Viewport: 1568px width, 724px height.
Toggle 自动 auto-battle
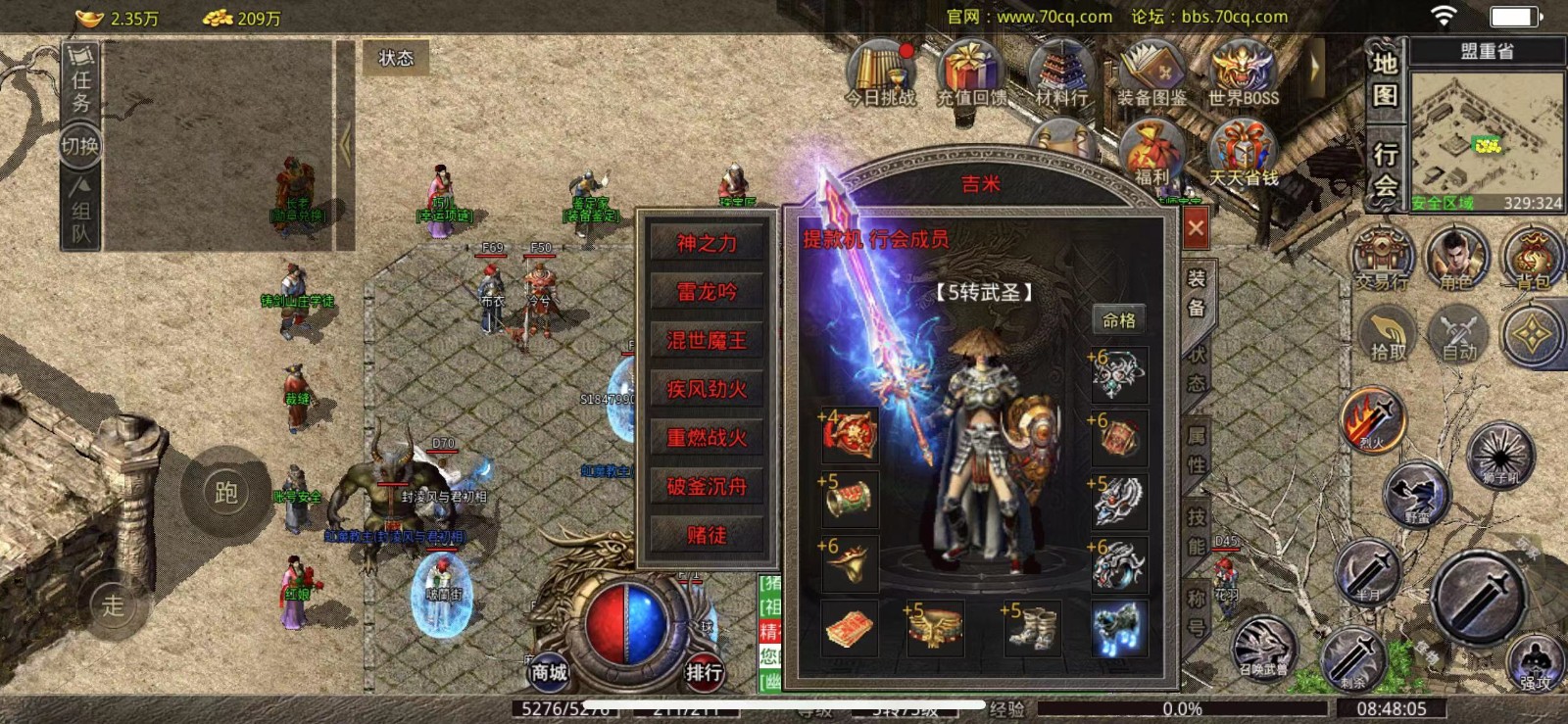click(1459, 333)
